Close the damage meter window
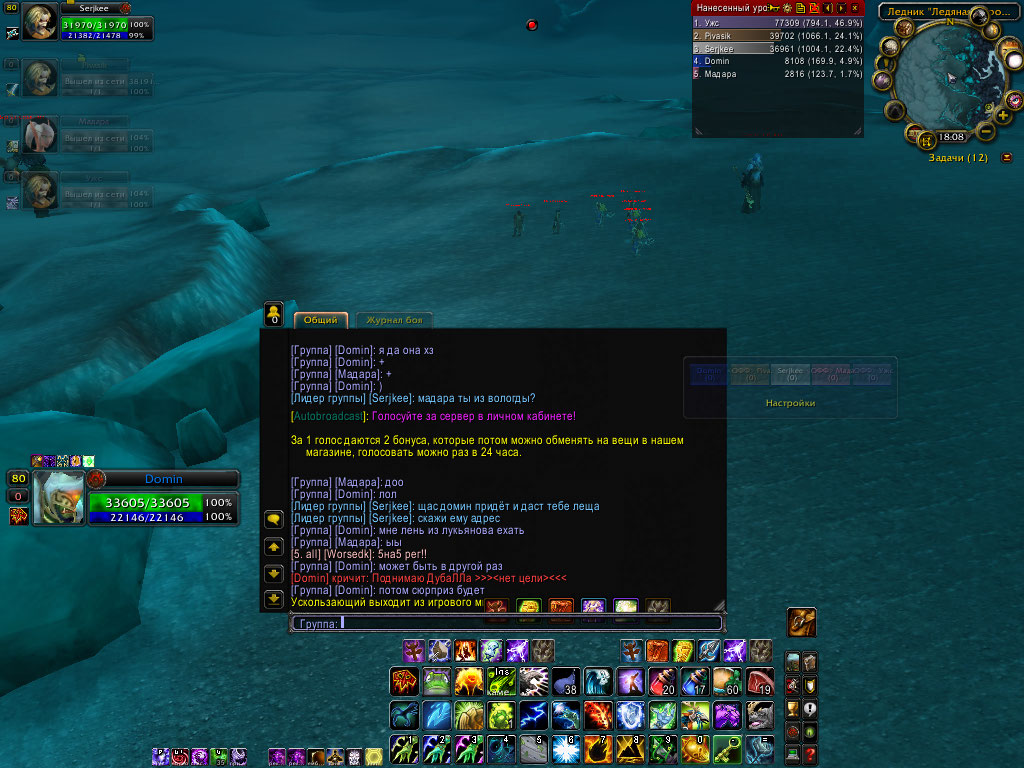The height and width of the screenshot is (768, 1024). pos(854,7)
